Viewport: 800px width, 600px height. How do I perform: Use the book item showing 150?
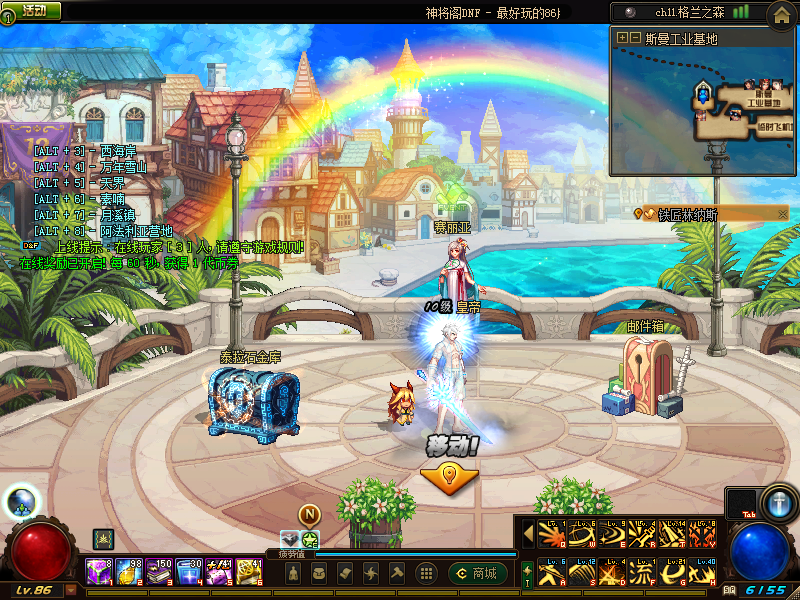pyautogui.click(x=159, y=573)
